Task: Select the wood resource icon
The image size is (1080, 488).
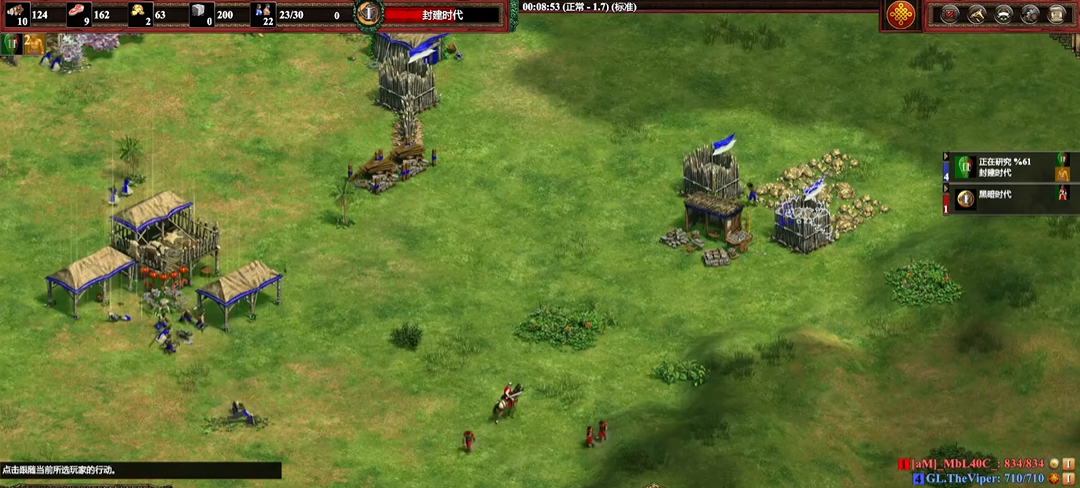Action: [x=16, y=13]
